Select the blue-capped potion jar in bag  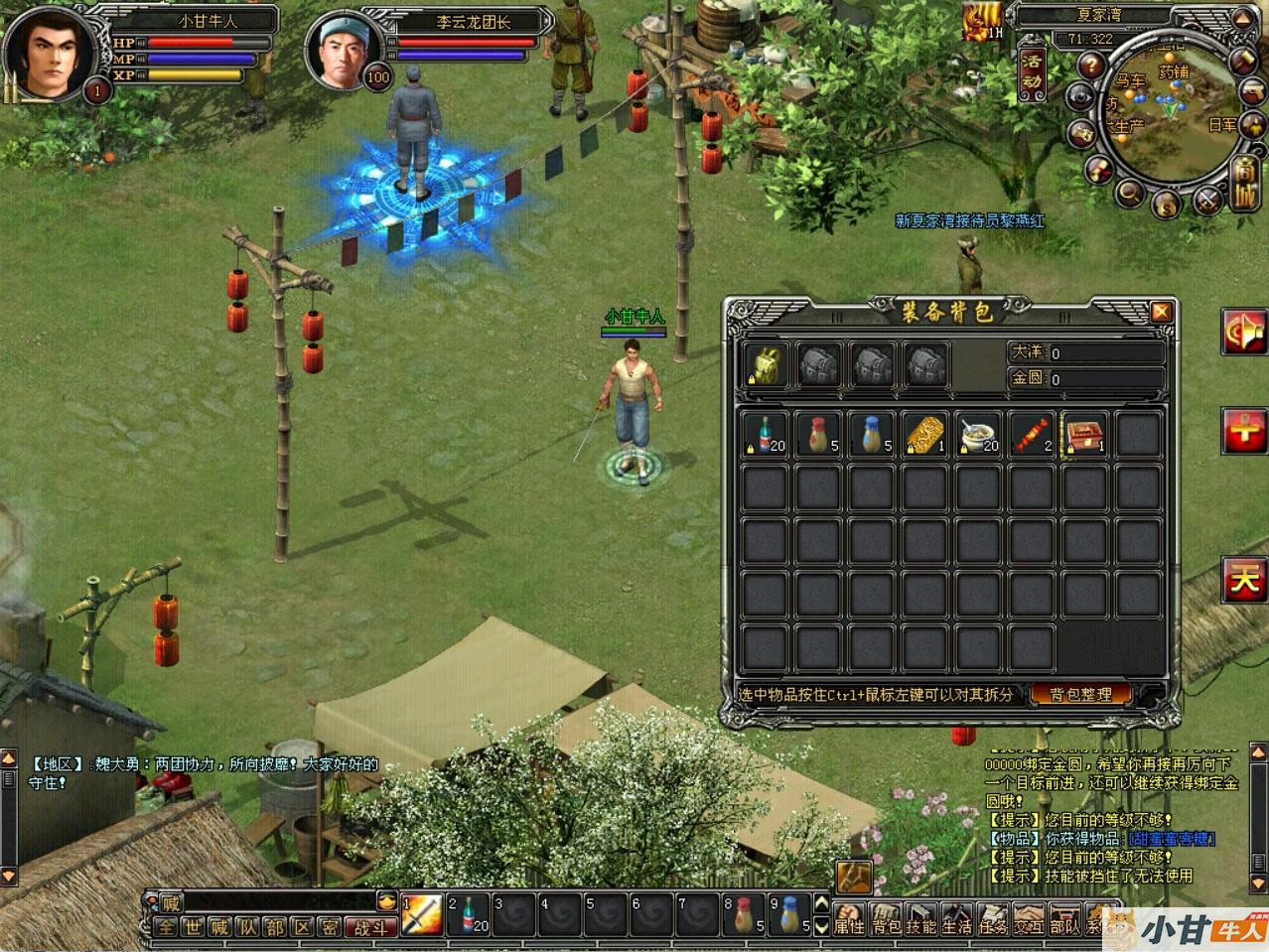coord(872,435)
